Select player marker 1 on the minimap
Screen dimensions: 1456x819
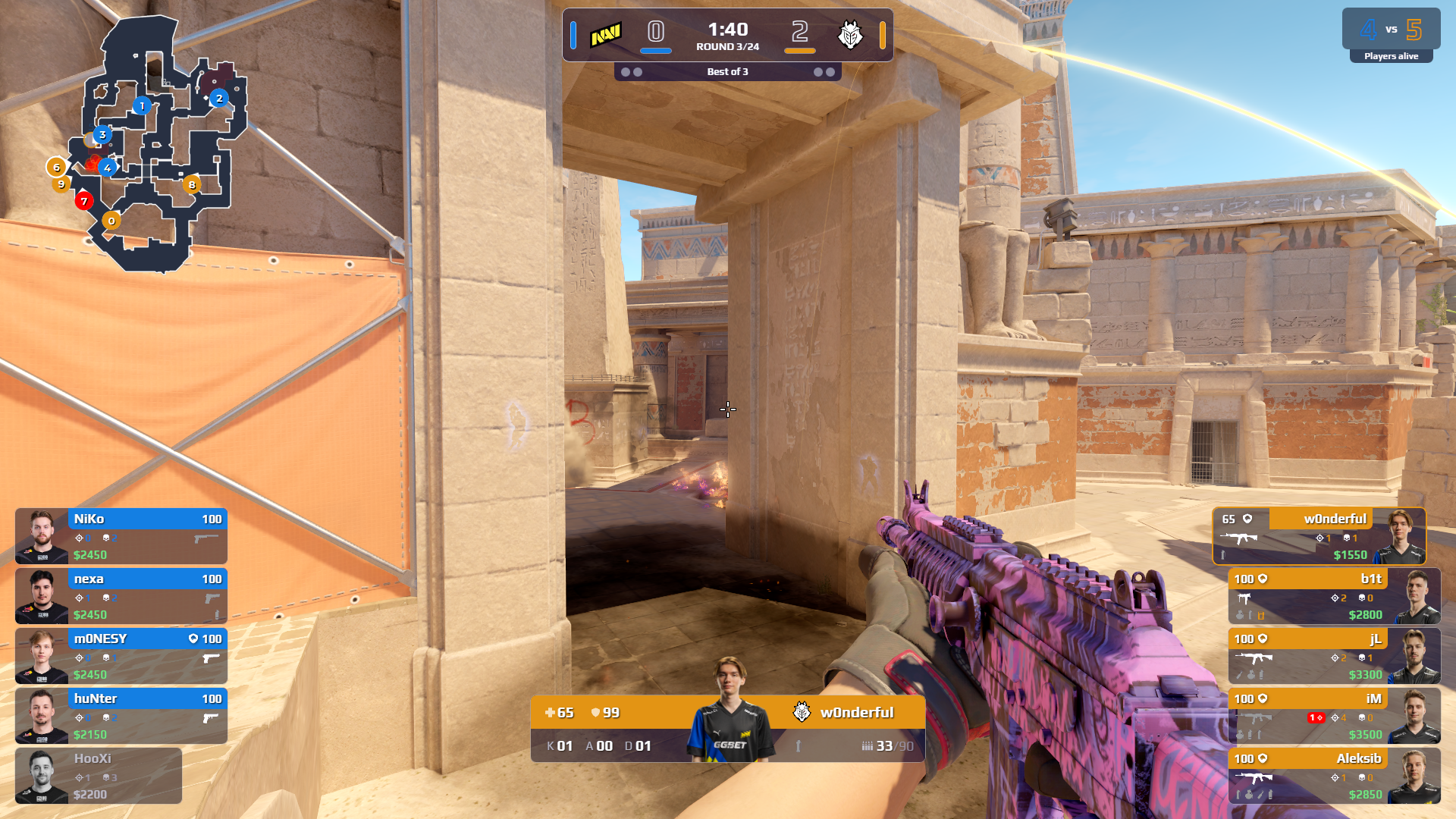click(x=142, y=106)
